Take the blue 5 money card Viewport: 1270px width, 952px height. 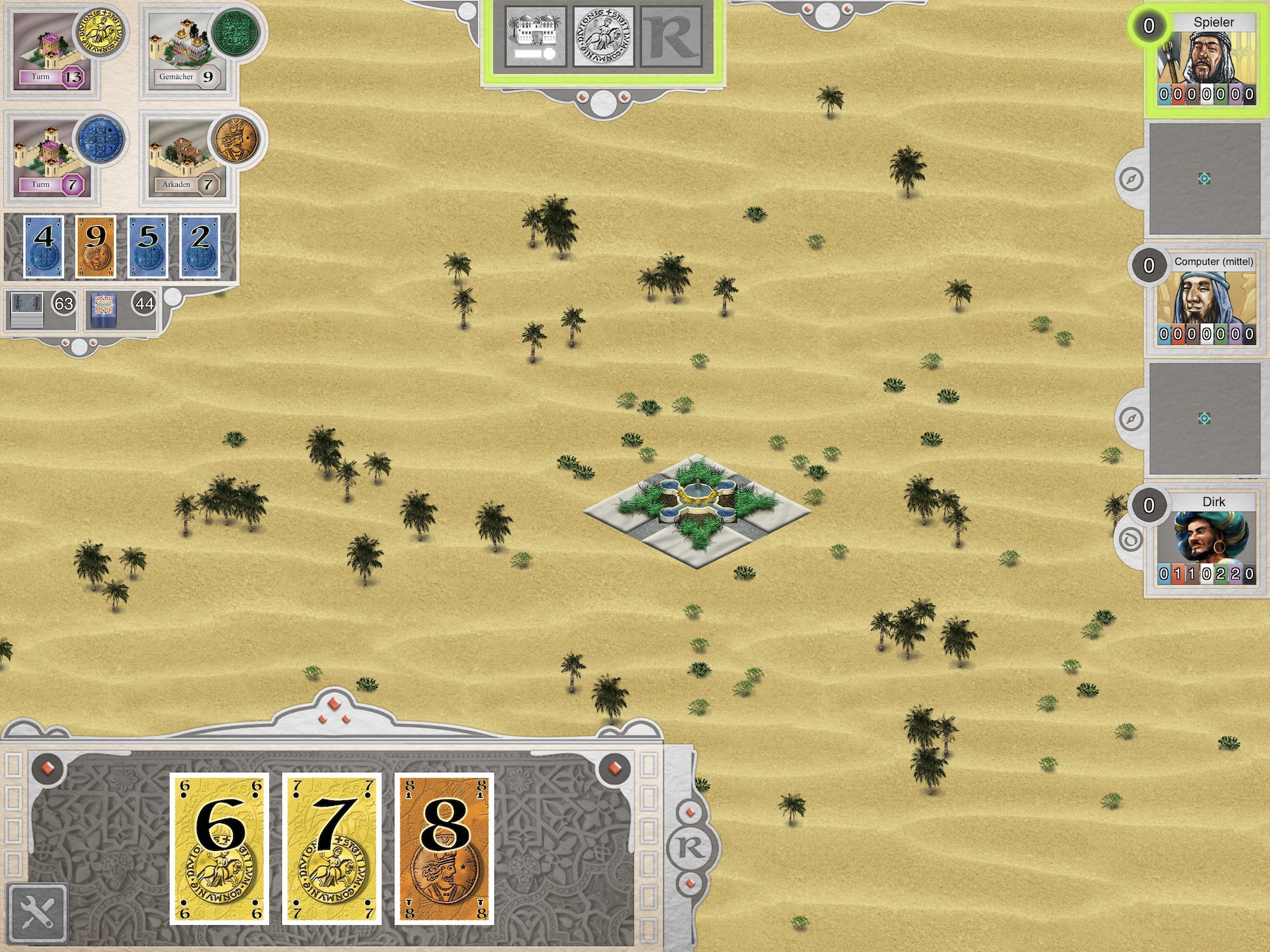148,247
